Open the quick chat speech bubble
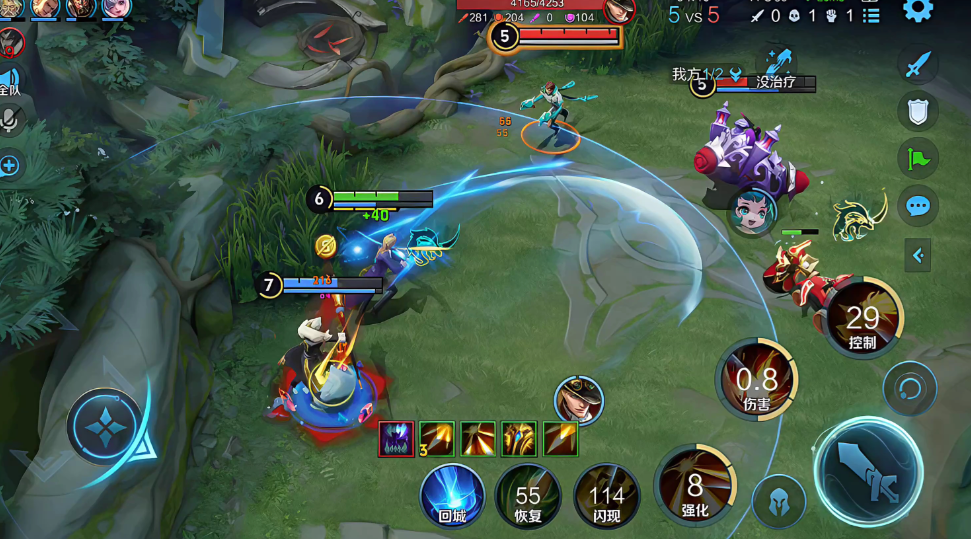971x539 pixels. (x=918, y=207)
